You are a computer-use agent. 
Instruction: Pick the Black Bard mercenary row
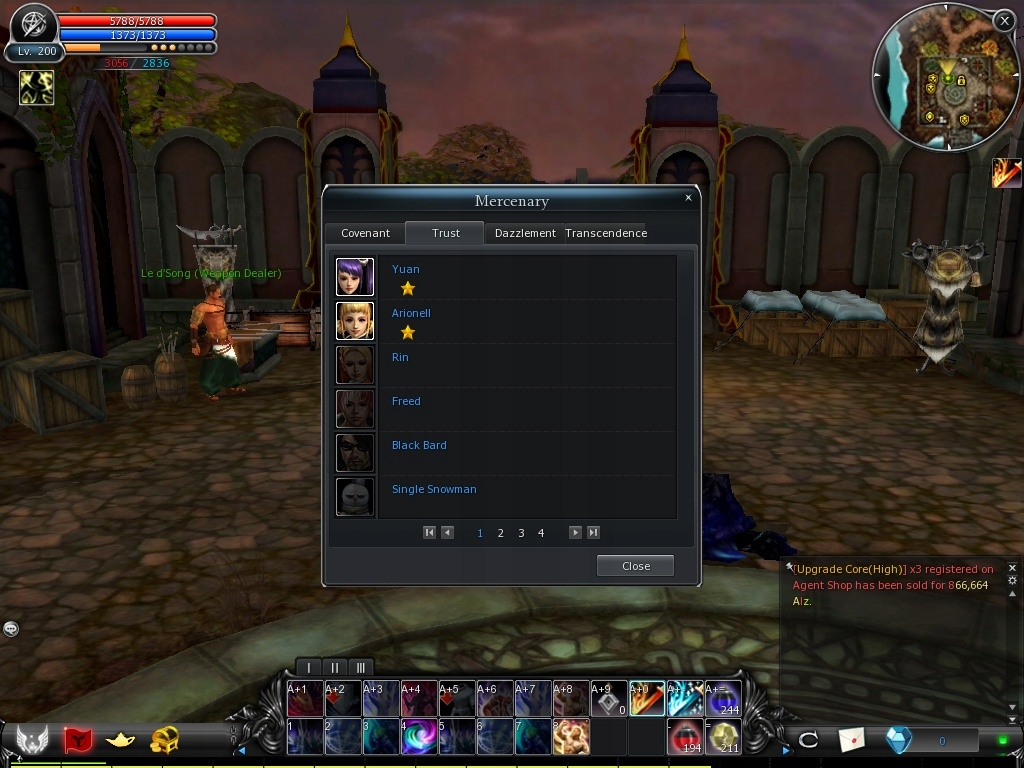click(x=419, y=445)
